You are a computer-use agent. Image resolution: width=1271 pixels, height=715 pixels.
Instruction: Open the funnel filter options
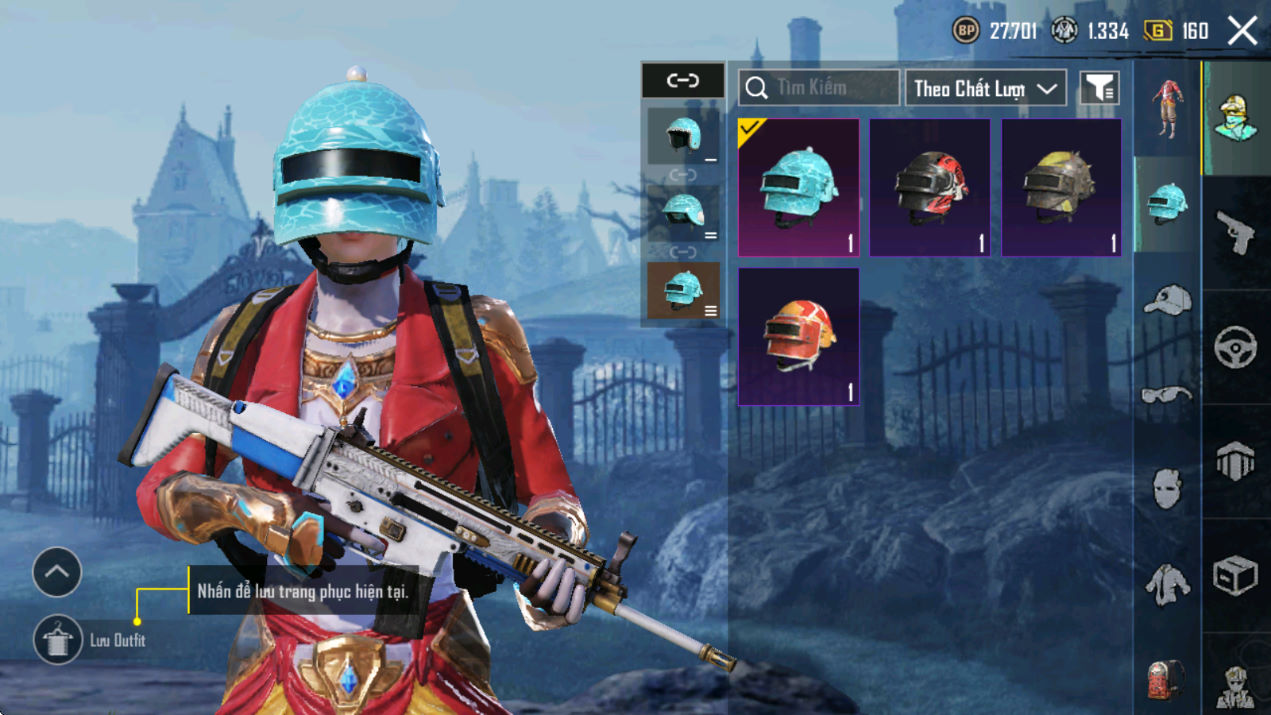coord(1099,89)
